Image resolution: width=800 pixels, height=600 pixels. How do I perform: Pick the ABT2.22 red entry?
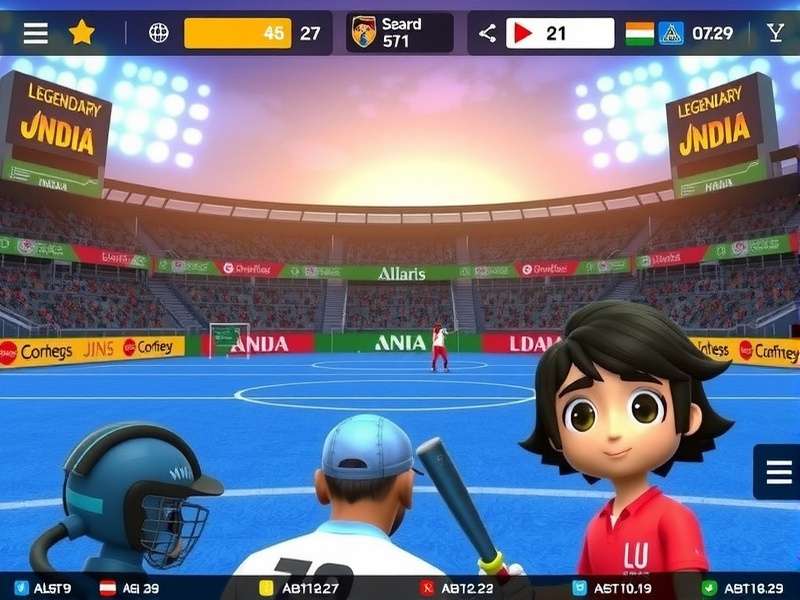(457, 588)
